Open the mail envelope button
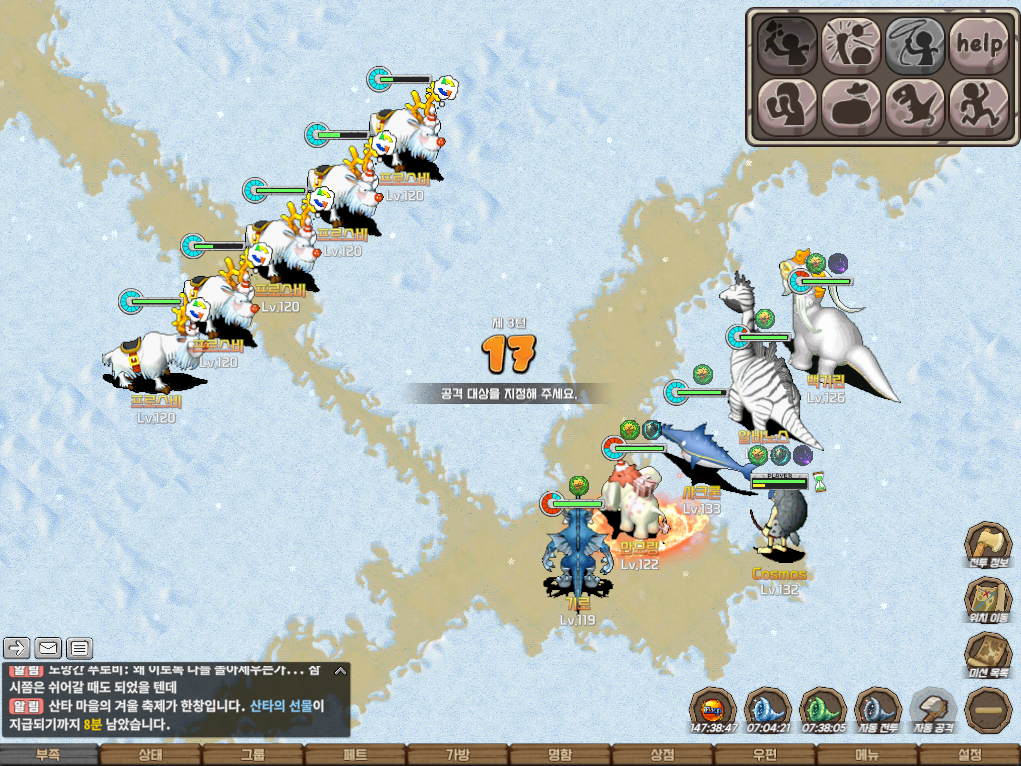This screenshot has width=1021, height=766. [x=48, y=647]
